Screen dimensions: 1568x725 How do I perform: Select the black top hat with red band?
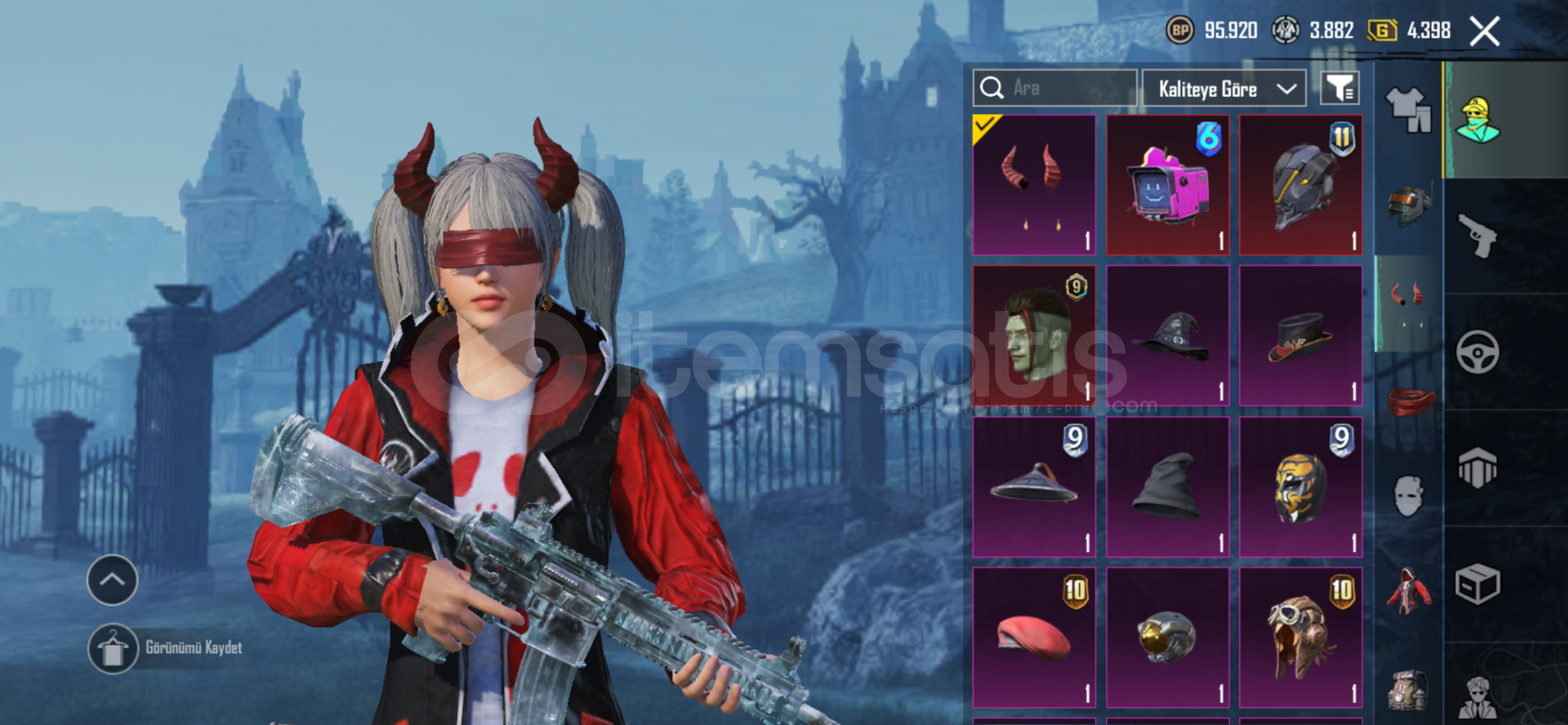click(x=1300, y=335)
